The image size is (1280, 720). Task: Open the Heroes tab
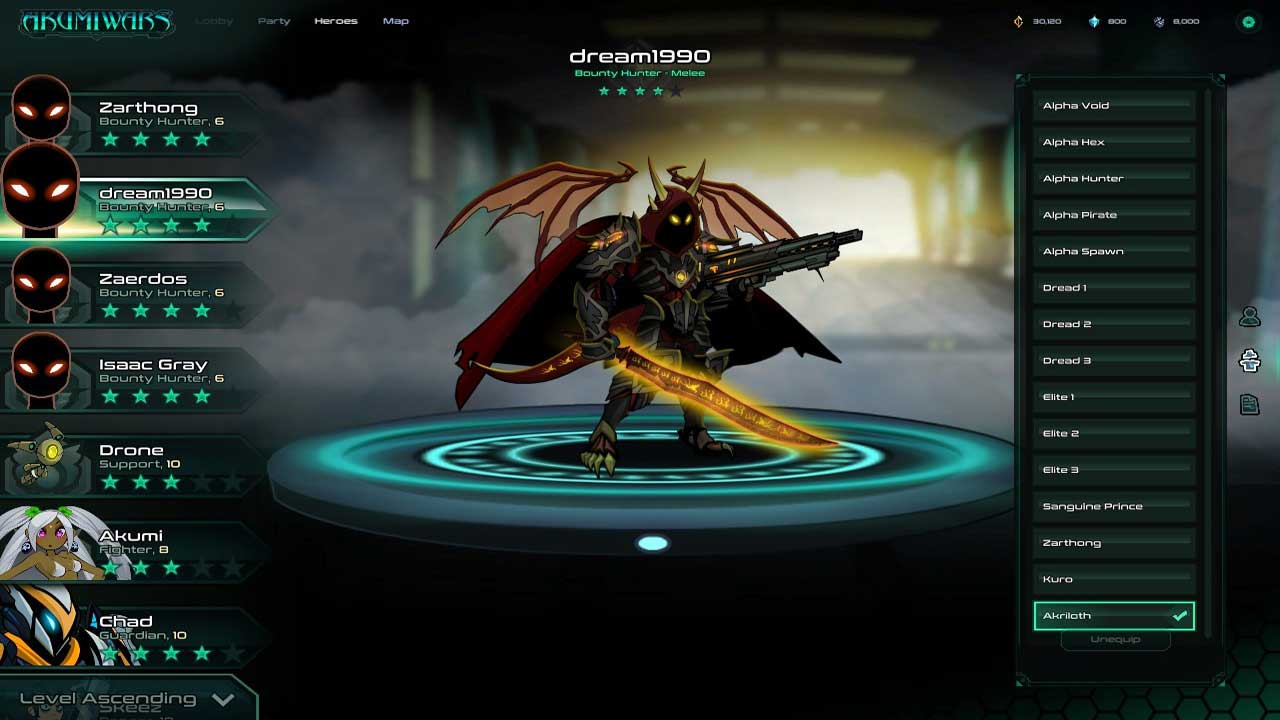[x=335, y=21]
